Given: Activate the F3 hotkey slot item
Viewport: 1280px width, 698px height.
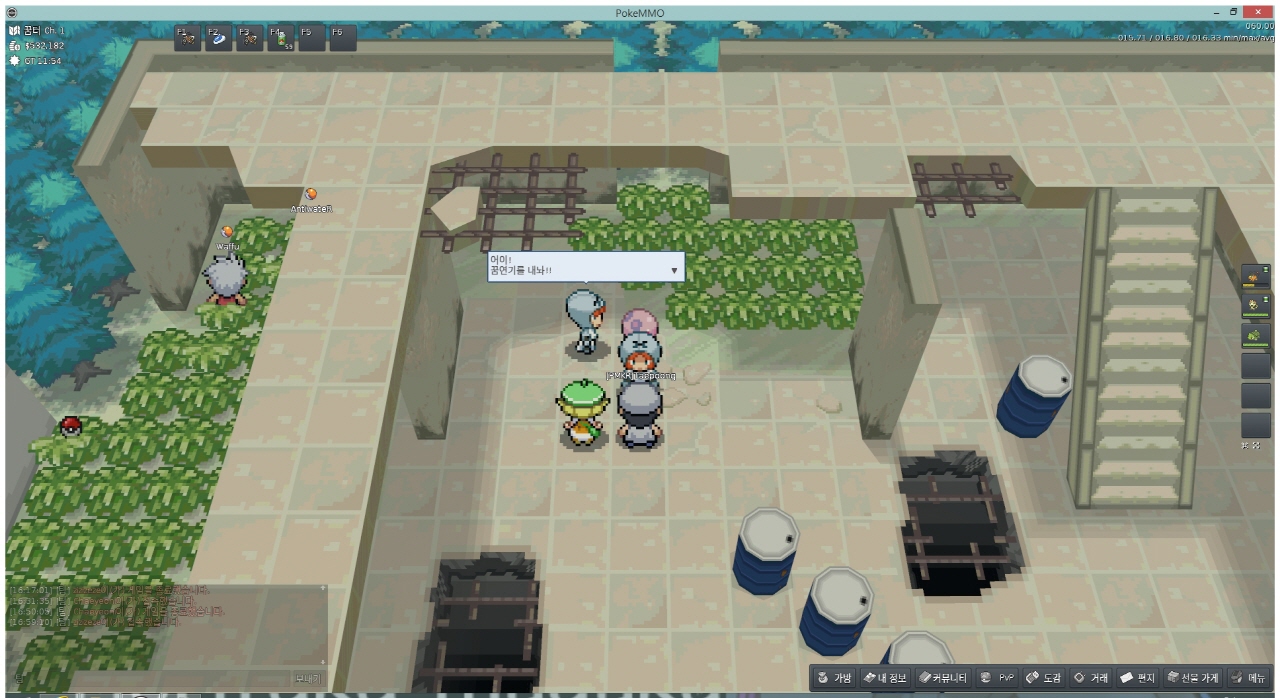Looking at the screenshot, I should coord(249,38).
